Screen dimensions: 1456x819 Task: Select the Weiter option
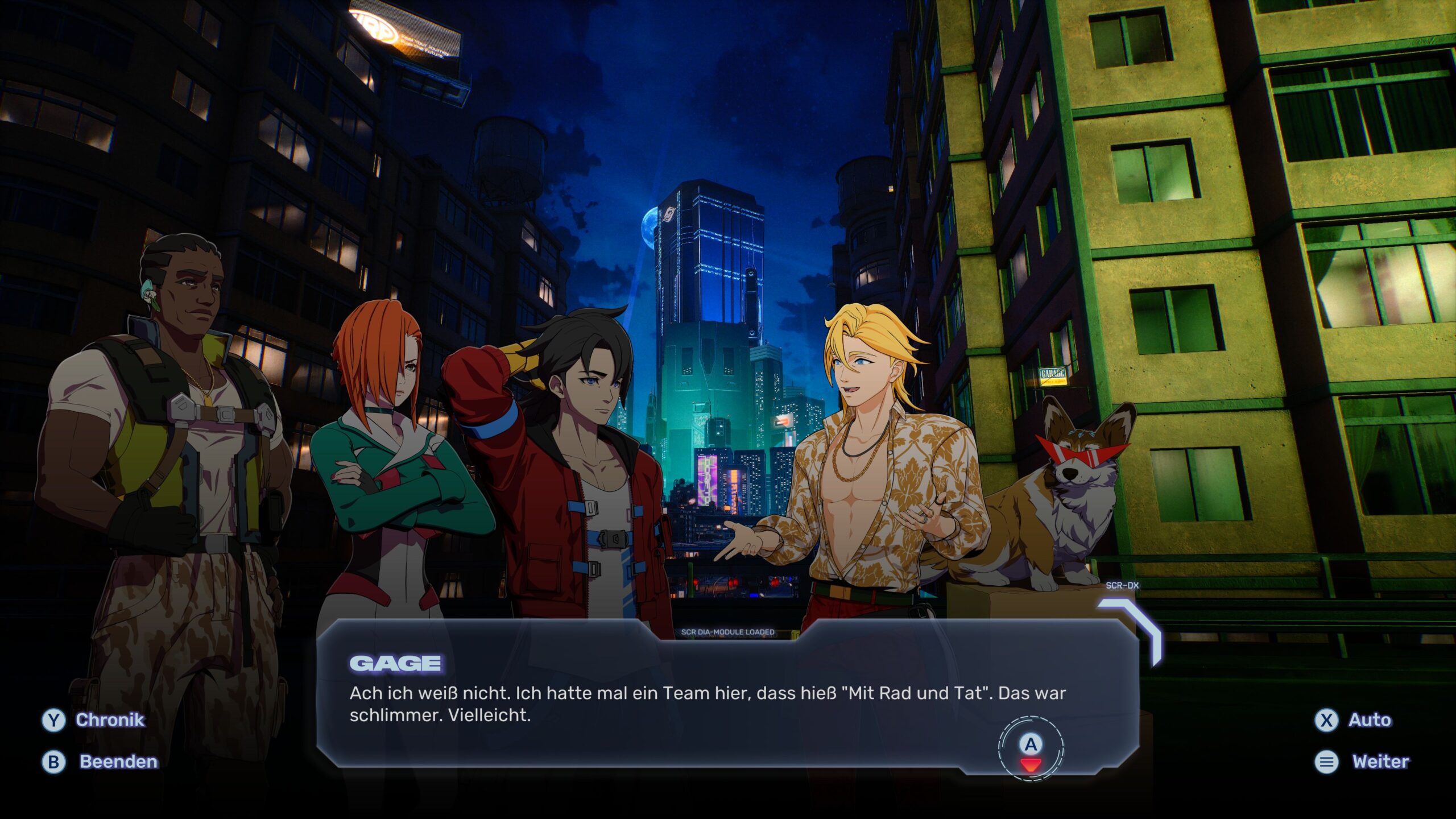(1363, 762)
